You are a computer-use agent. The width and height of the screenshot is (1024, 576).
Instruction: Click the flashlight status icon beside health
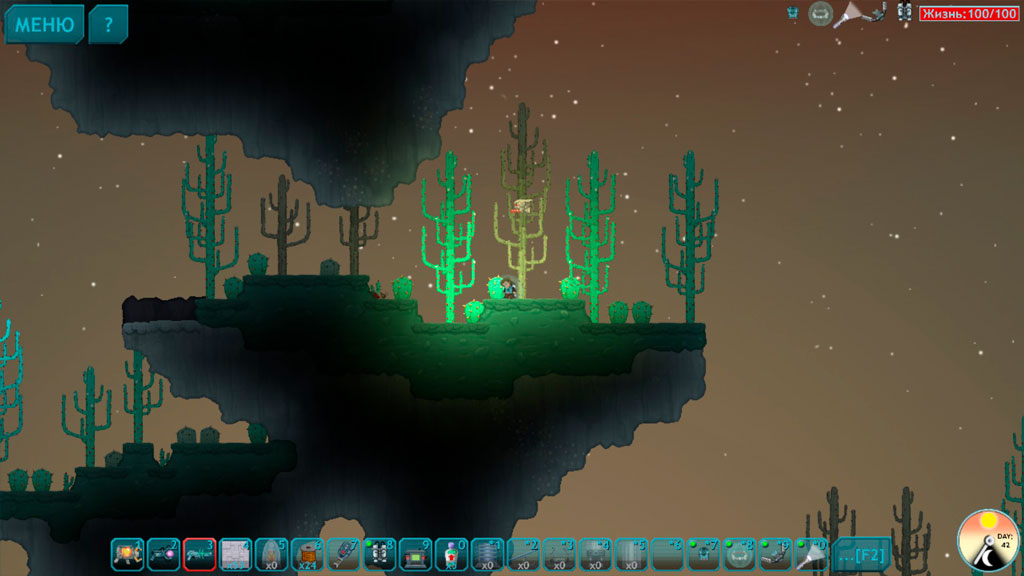tap(848, 13)
